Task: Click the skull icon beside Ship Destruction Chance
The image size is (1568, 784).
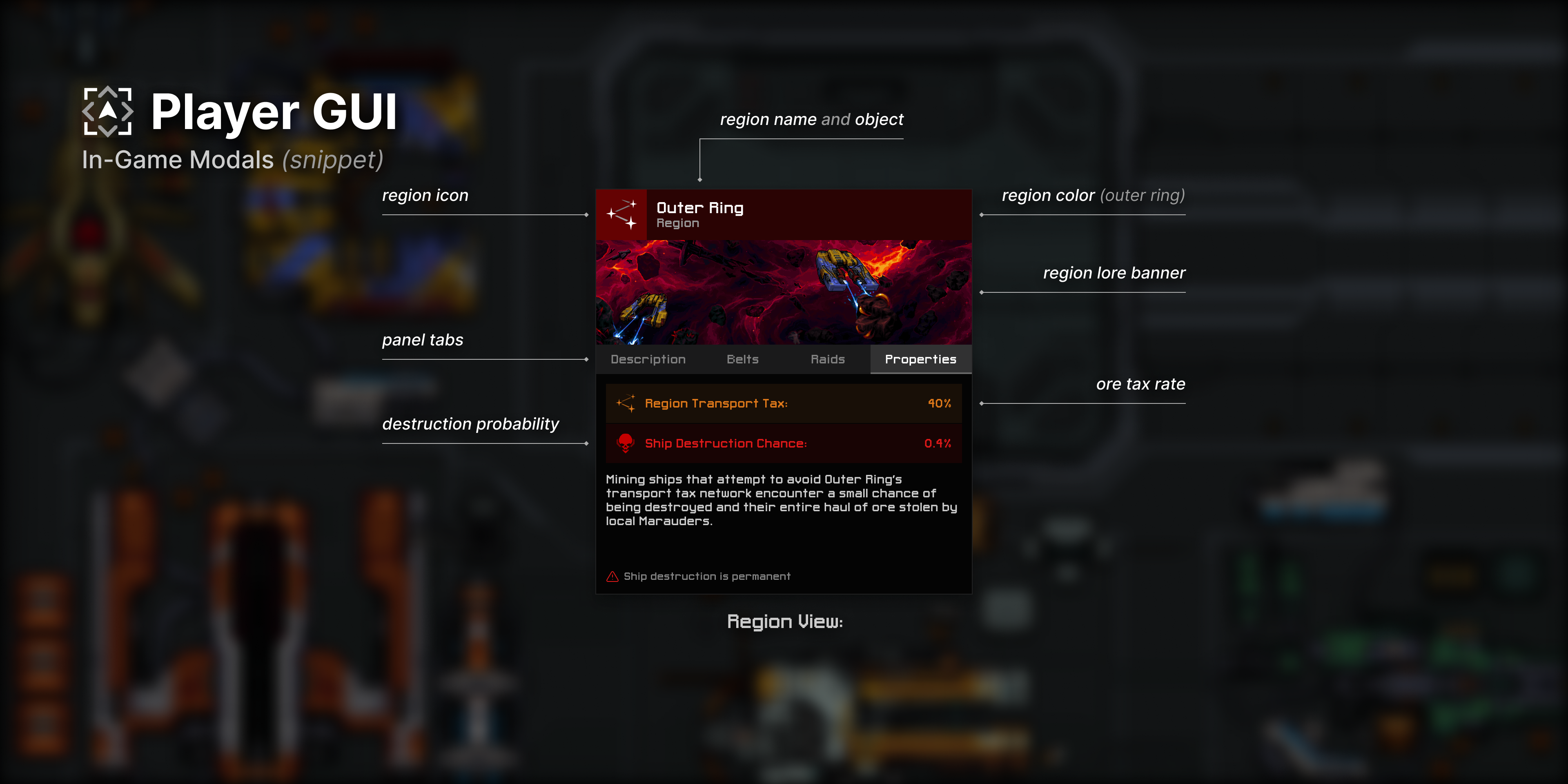Action: pyautogui.click(x=625, y=443)
